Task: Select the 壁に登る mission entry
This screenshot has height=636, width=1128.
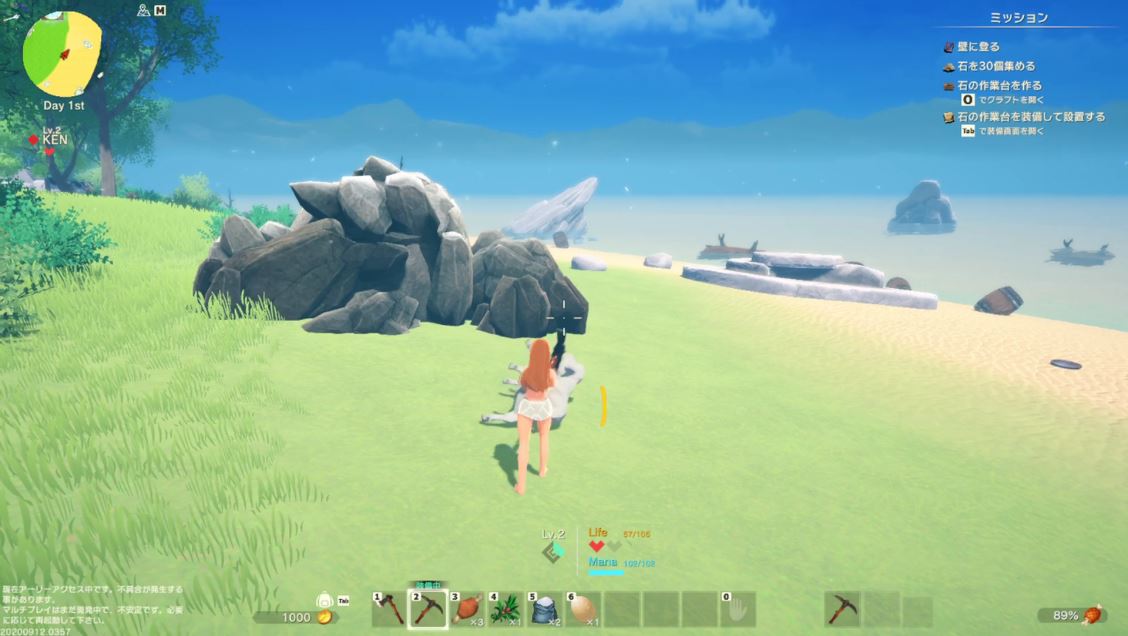Action: (979, 47)
